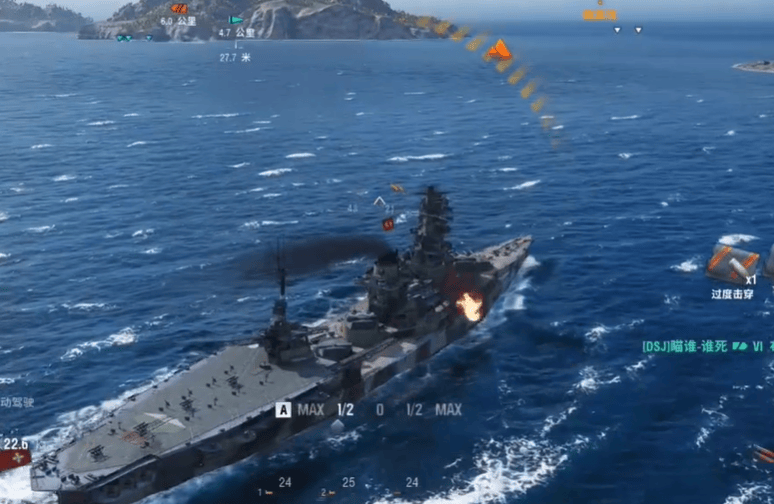Click the [DSJ] player name in the feed

683,346
